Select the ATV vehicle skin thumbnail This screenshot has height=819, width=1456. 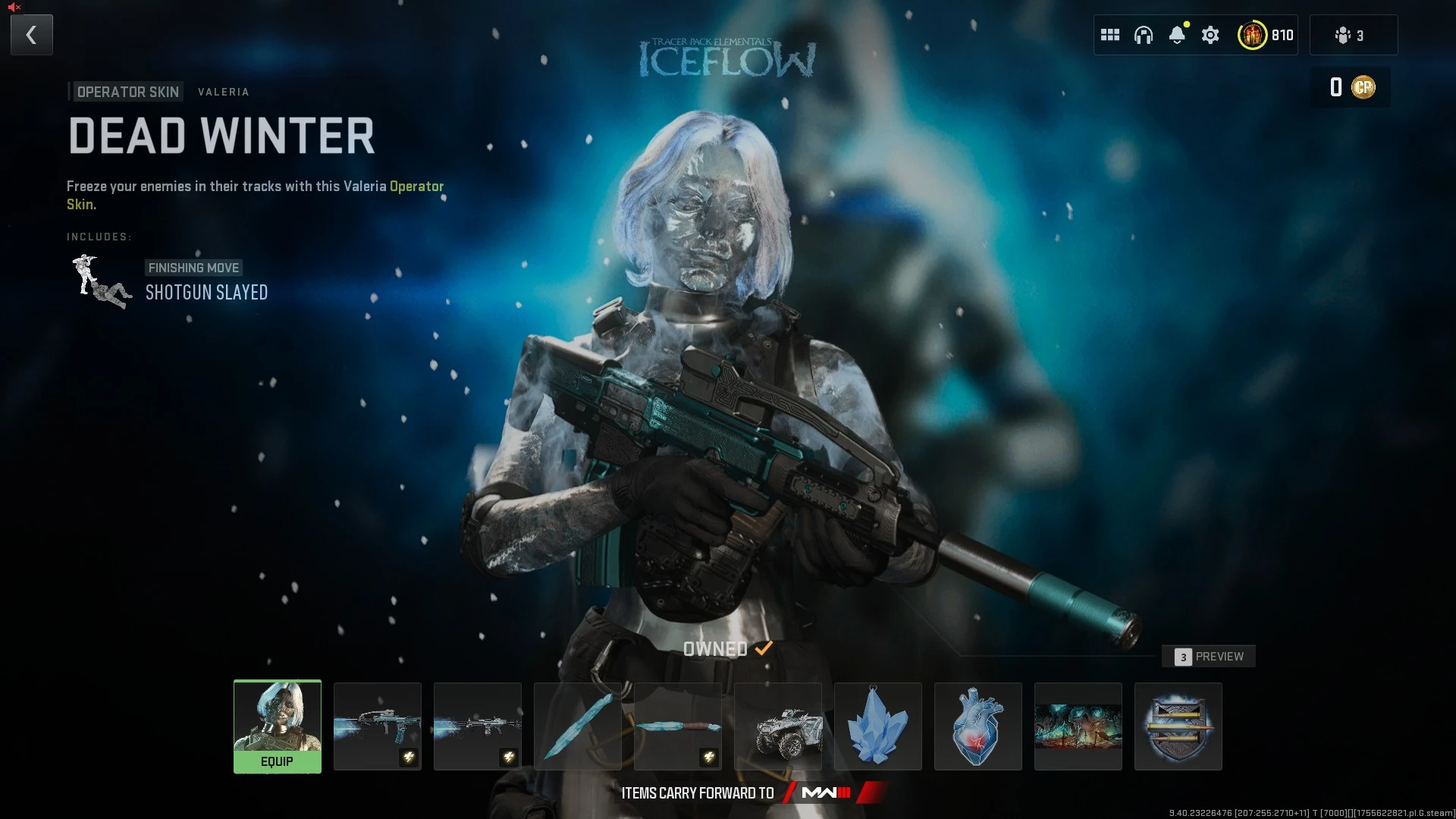[x=777, y=726]
